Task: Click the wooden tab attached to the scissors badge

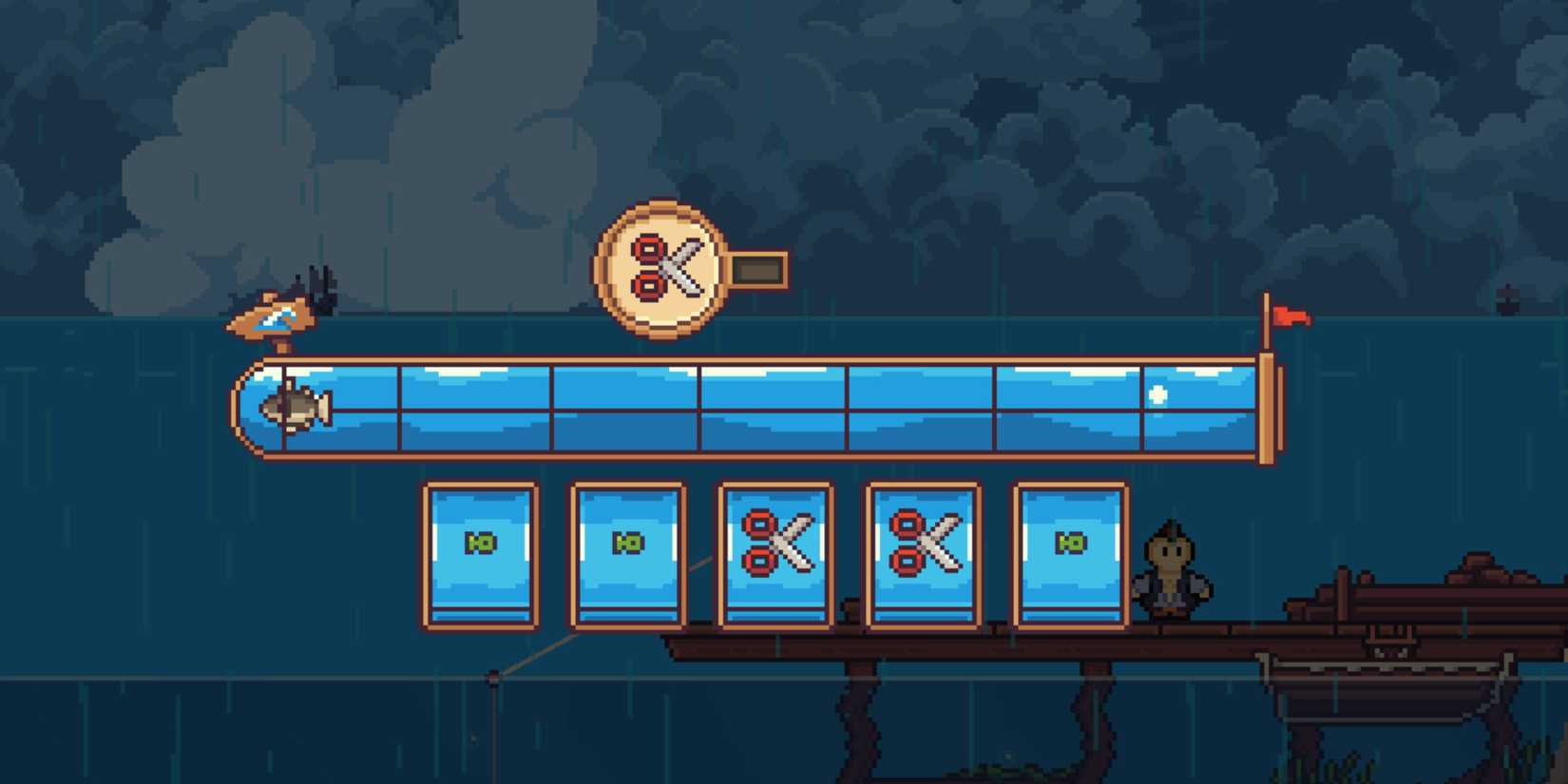Action: point(757,269)
